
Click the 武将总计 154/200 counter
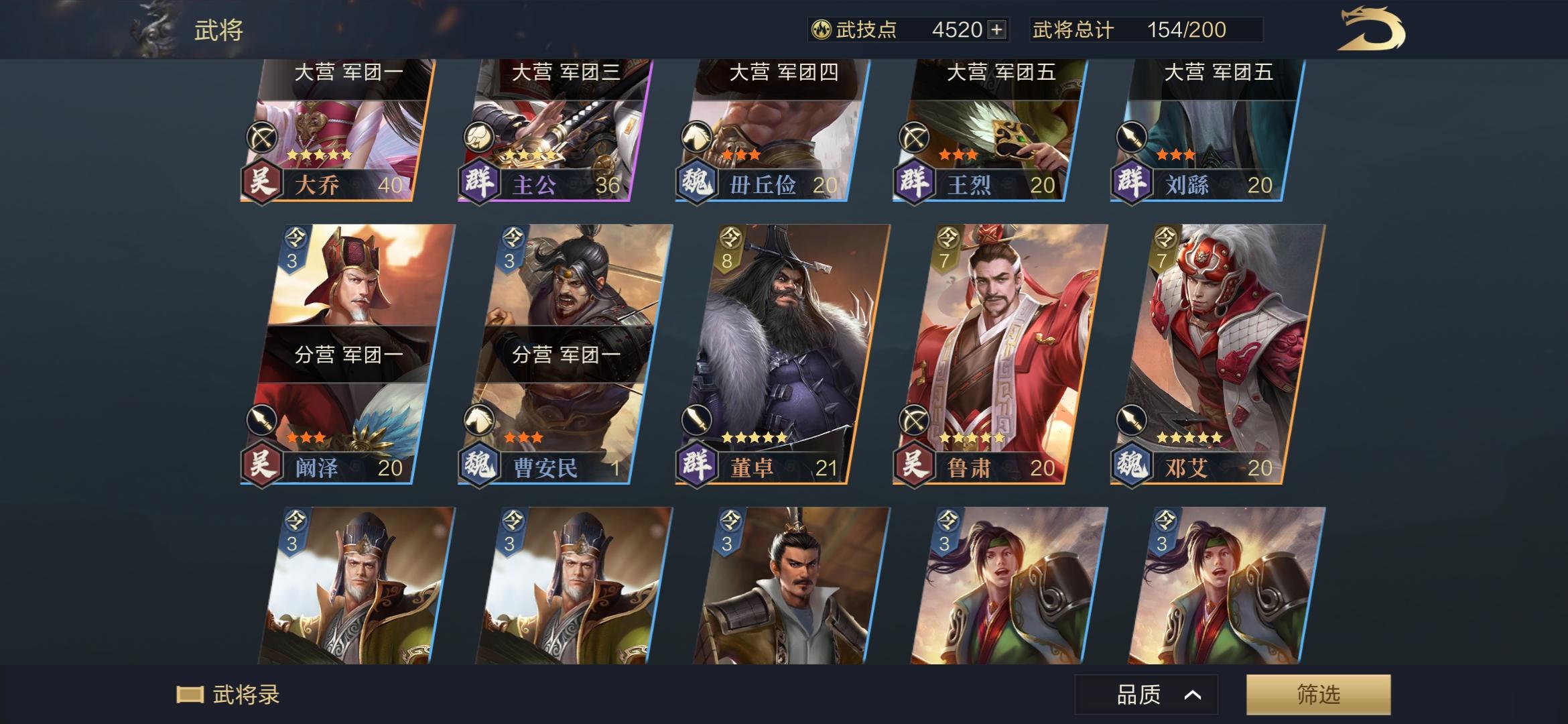[x=1131, y=29]
